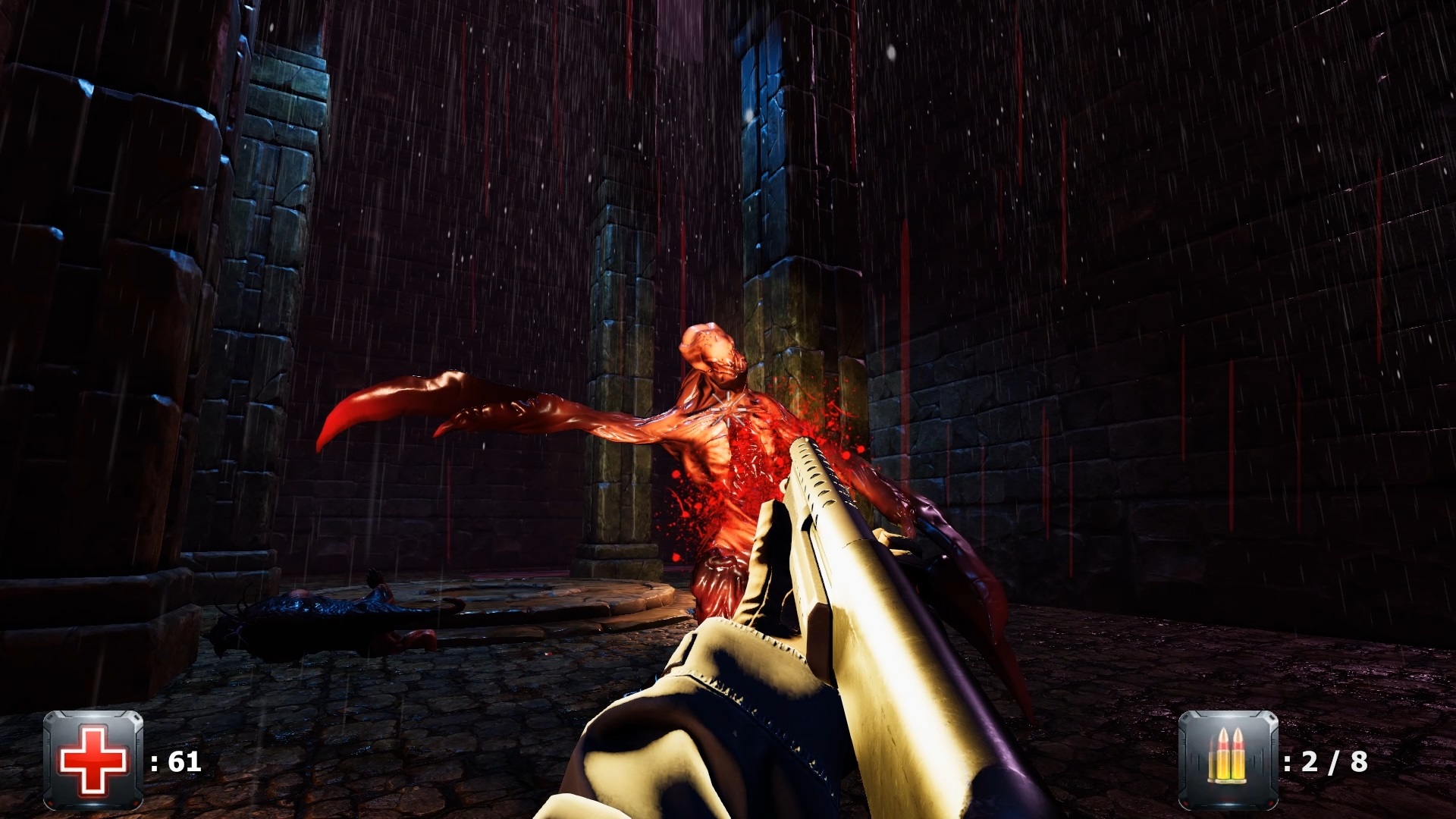This screenshot has height=819, width=1456.
Task: Click the darker shell behind the two bullets
Action: (x=1211, y=762)
